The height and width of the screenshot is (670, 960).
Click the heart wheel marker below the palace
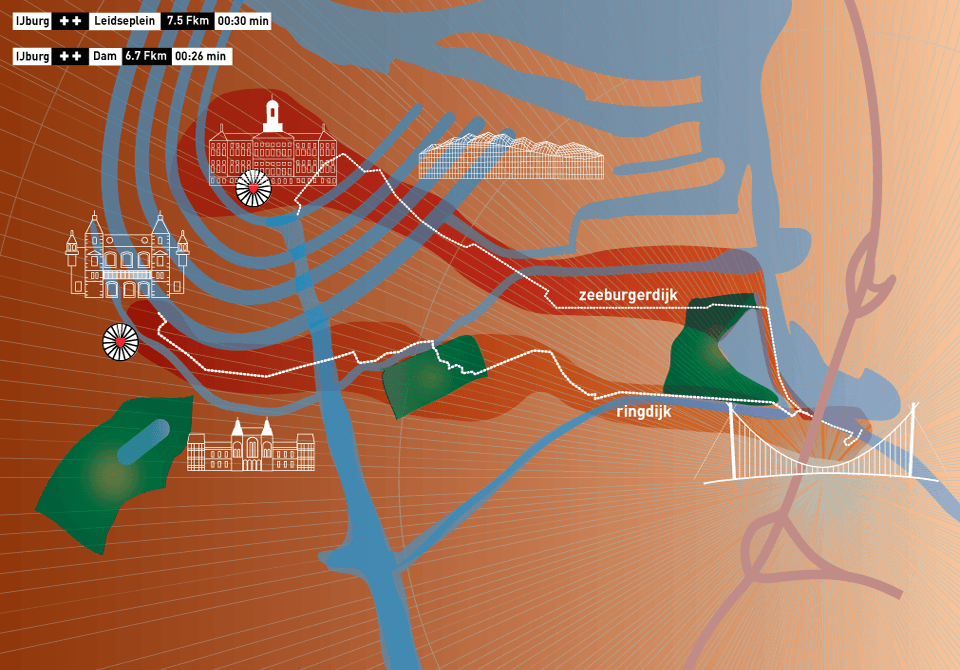click(x=254, y=187)
